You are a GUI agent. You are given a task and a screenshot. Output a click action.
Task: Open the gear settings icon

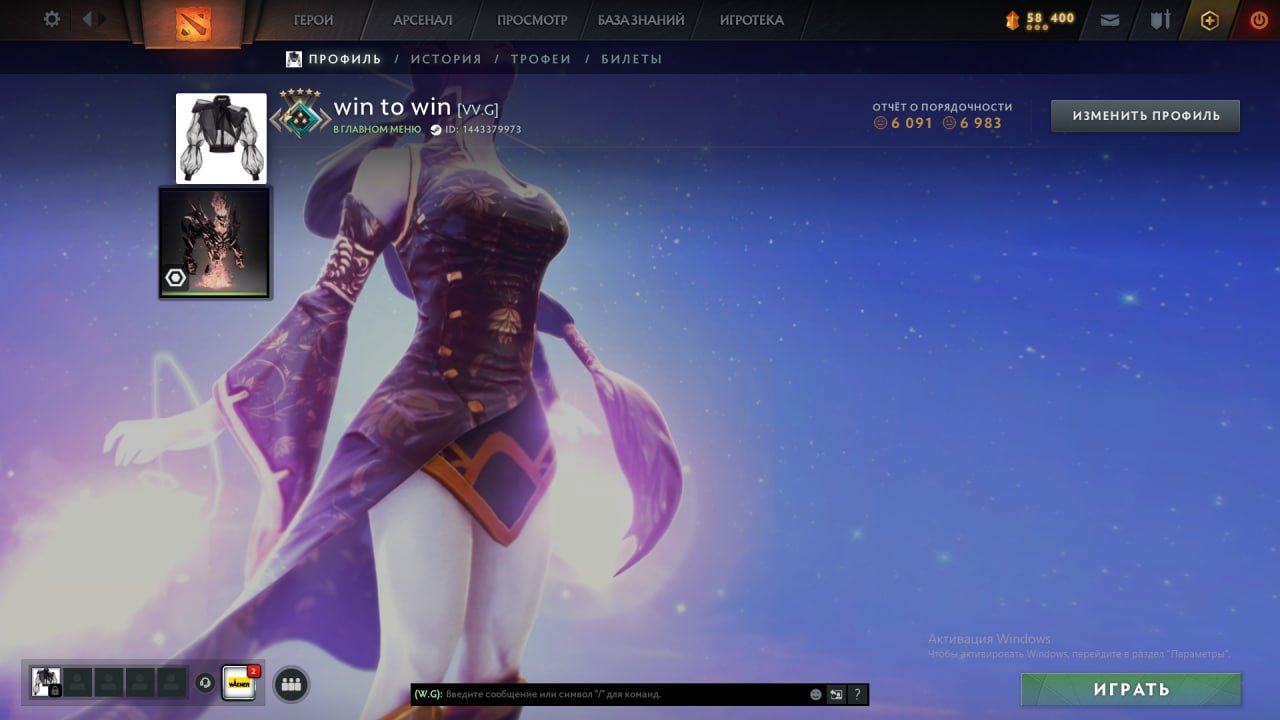pos(52,19)
